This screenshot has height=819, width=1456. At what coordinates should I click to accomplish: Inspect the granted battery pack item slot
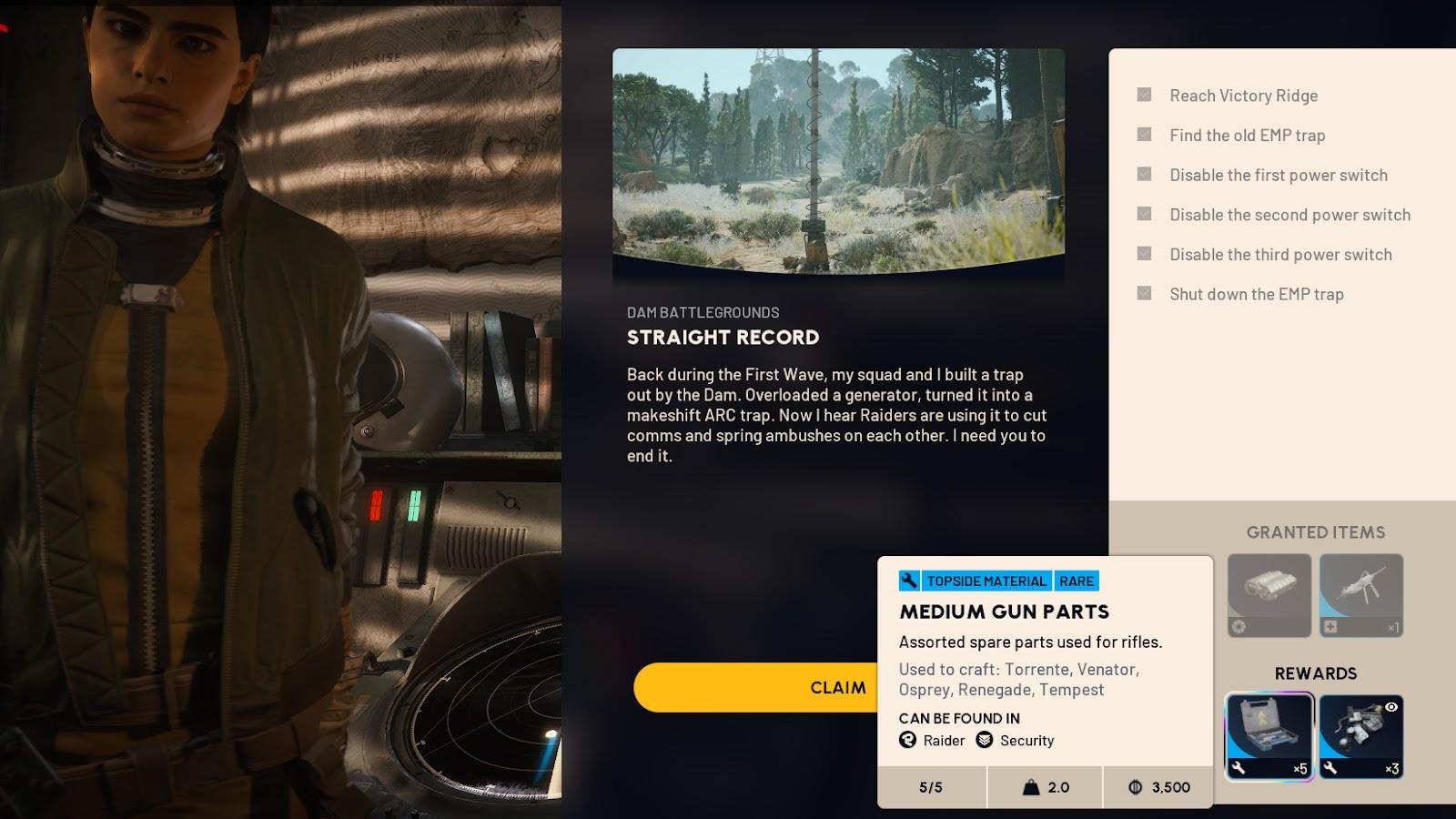1269,596
